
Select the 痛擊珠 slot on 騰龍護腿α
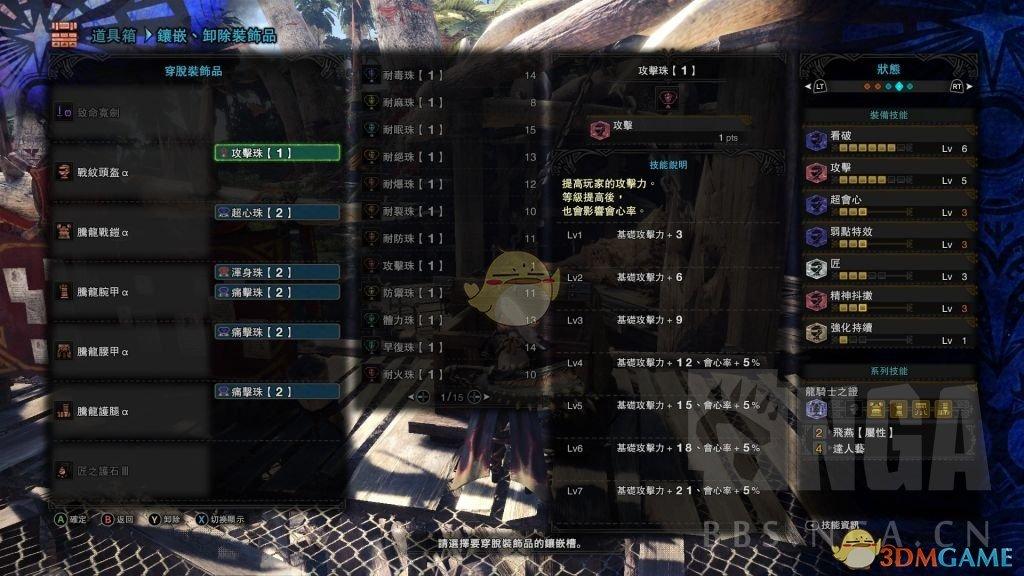277,391
